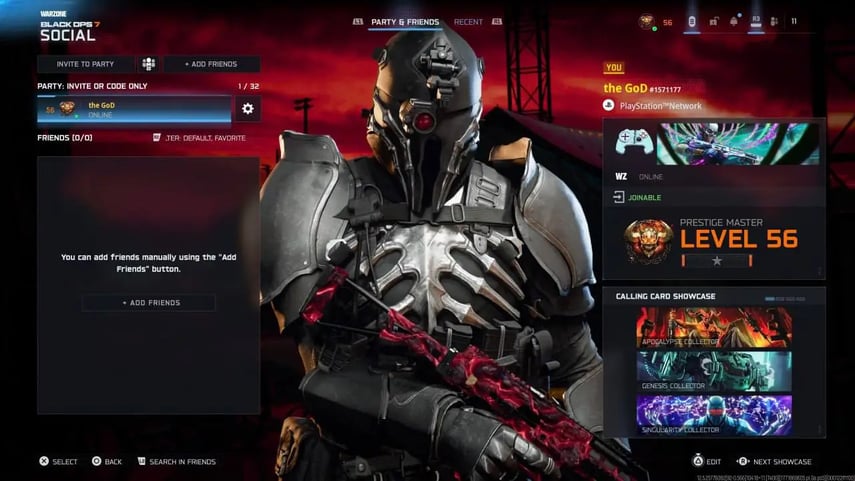Viewport: 855px width, 481px height.
Task: Open party settings gear icon
Action: [x=248, y=109]
